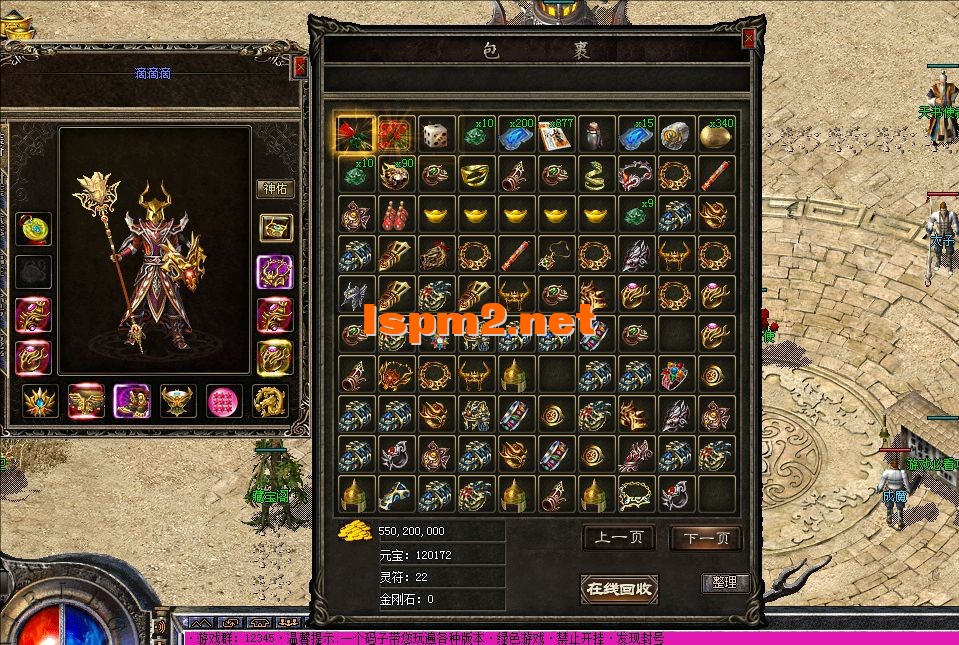Select the white dice item
This screenshot has width=959, height=645.
point(435,135)
